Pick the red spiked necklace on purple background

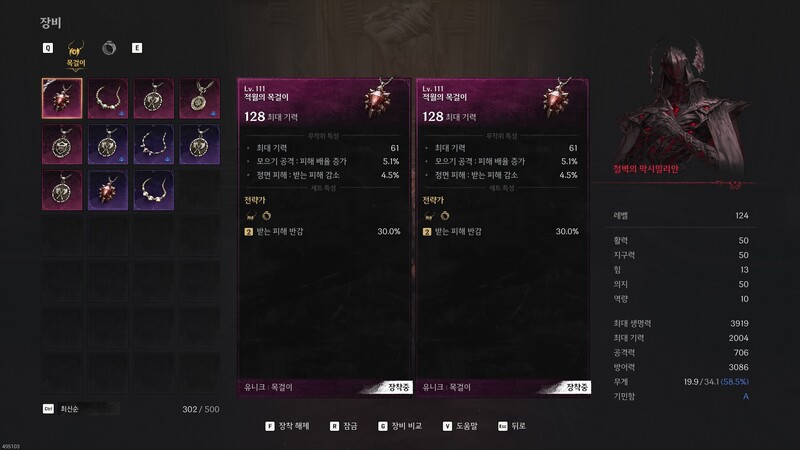(107, 191)
